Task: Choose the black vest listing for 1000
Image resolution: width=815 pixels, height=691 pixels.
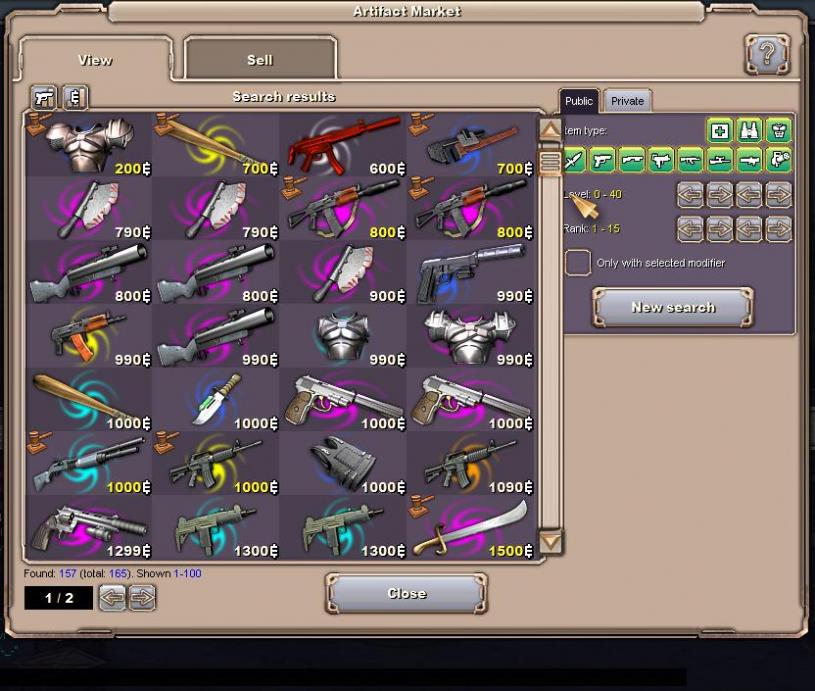Action: click(343, 464)
